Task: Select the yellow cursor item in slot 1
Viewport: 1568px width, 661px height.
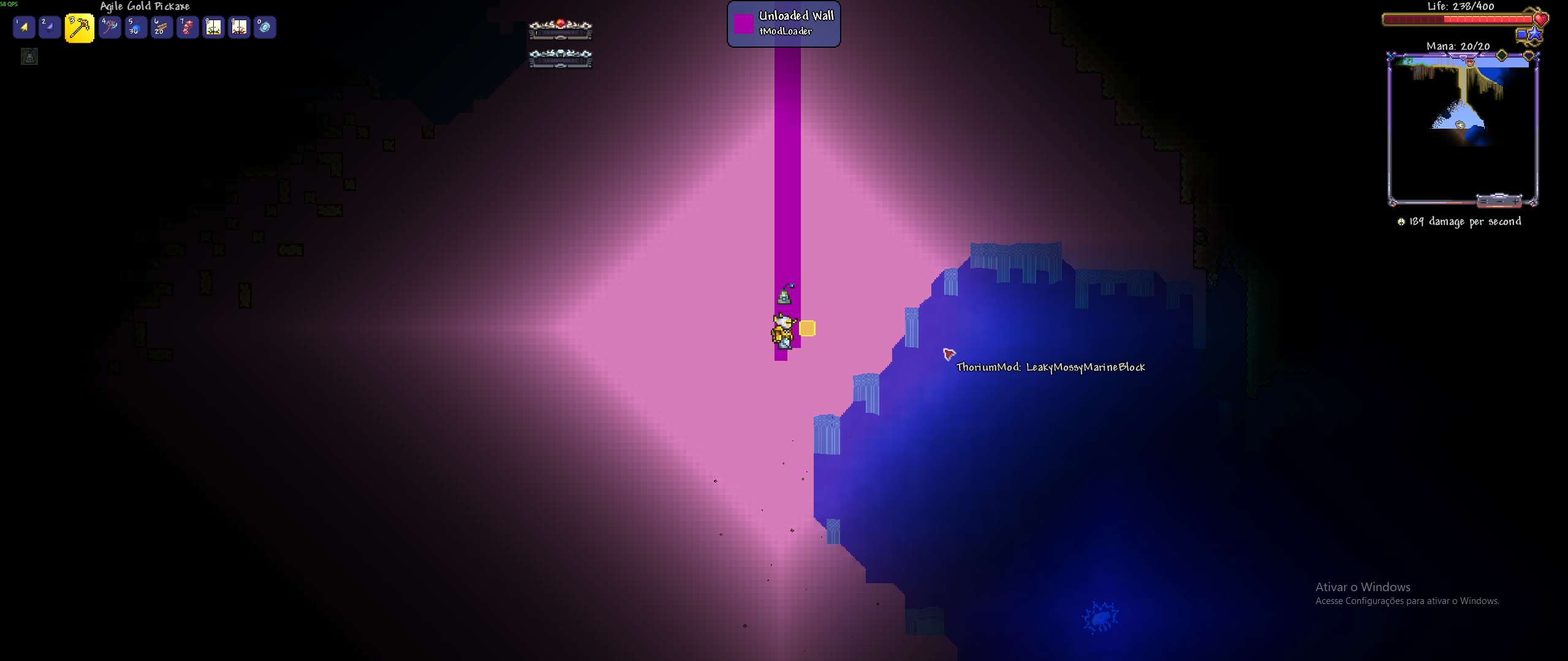Action: coord(24,27)
